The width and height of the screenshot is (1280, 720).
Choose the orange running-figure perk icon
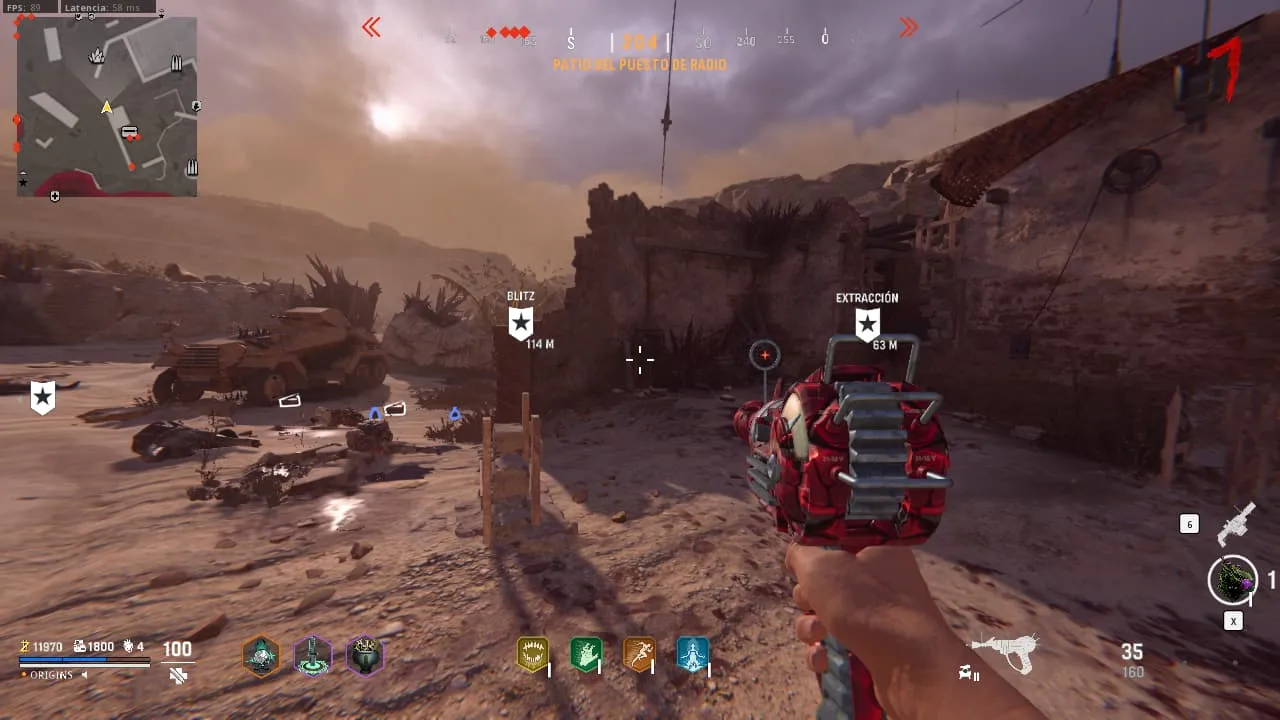tap(639, 655)
